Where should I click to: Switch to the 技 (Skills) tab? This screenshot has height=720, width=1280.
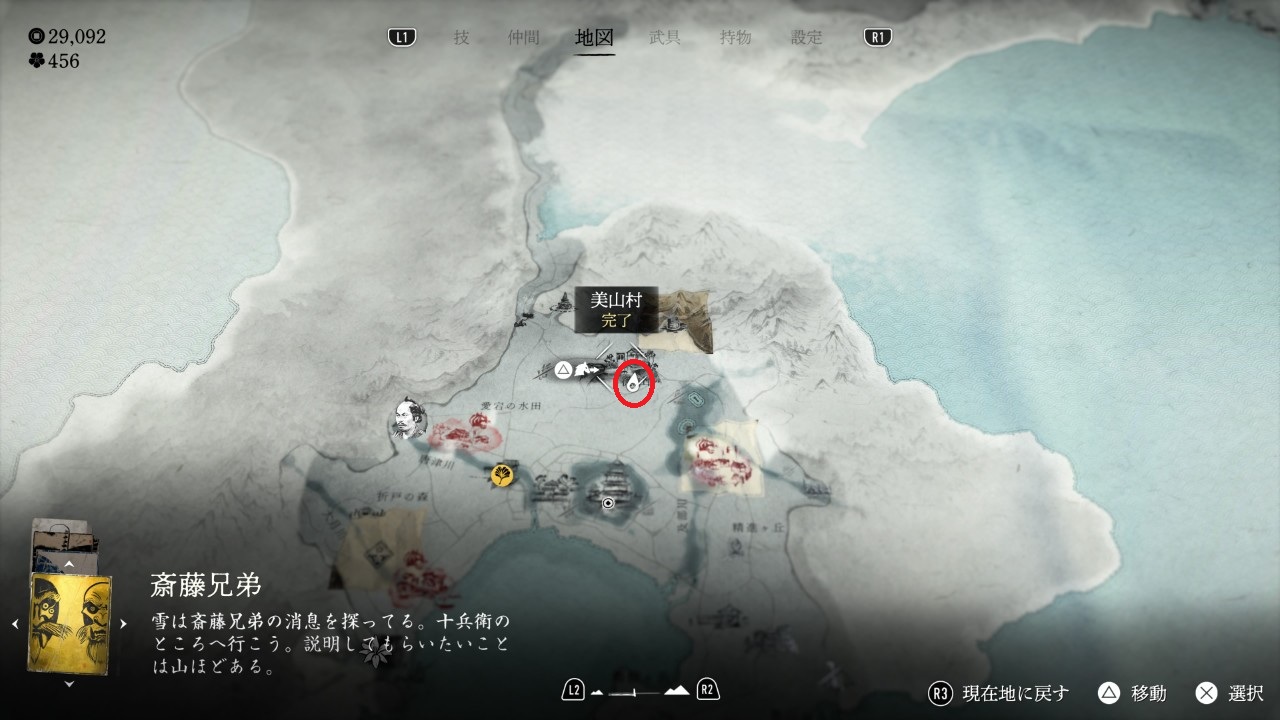tap(461, 38)
